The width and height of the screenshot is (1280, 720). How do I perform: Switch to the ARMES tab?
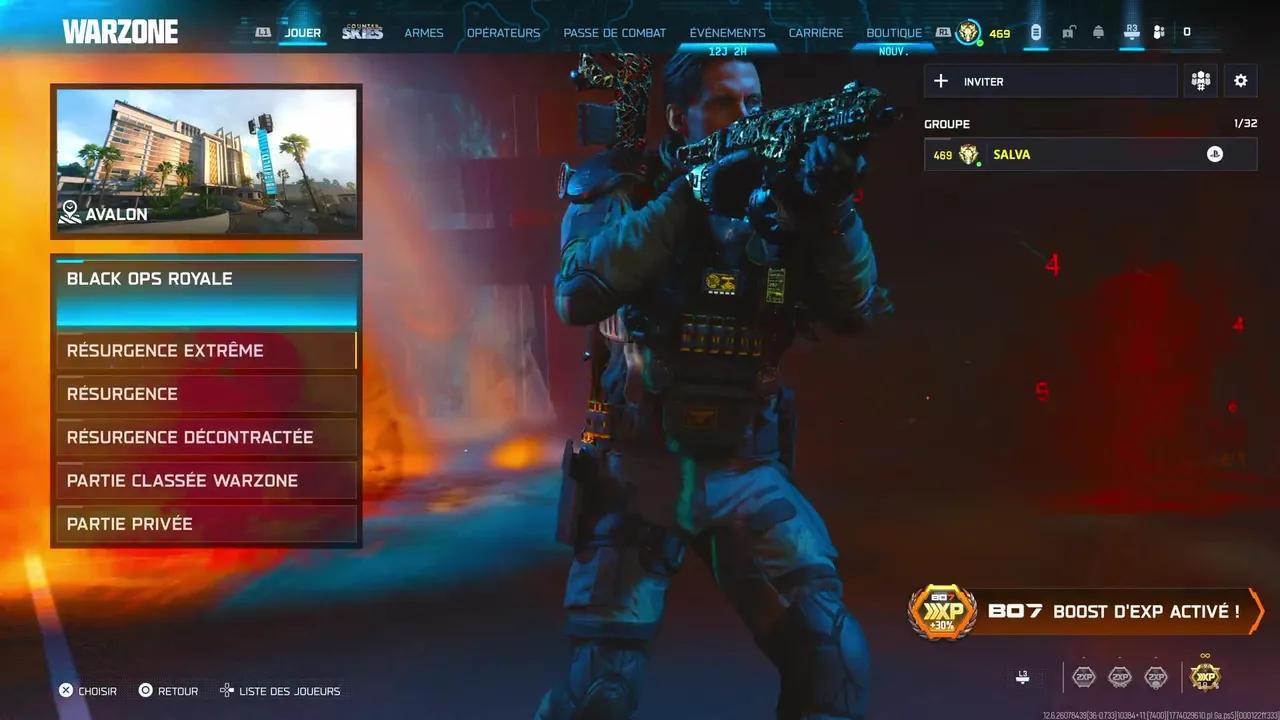423,32
